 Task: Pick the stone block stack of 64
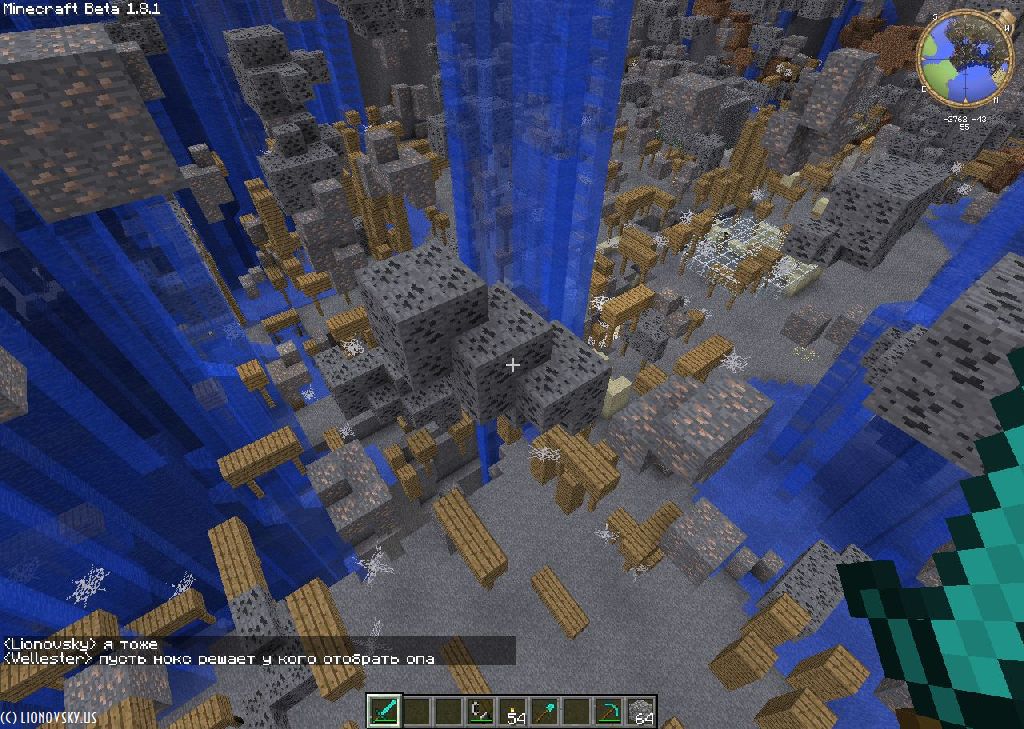click(x=640, y=712)
